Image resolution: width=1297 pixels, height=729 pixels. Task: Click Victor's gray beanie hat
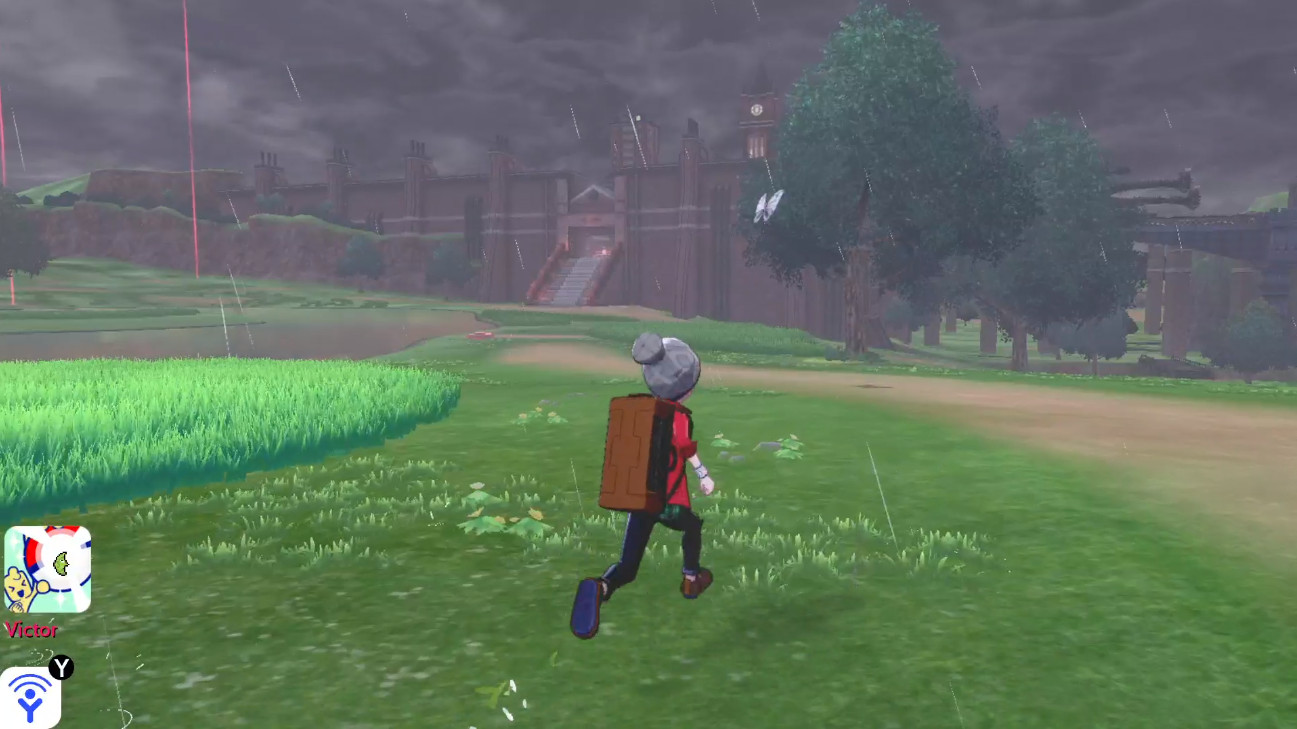coord(666,370)
